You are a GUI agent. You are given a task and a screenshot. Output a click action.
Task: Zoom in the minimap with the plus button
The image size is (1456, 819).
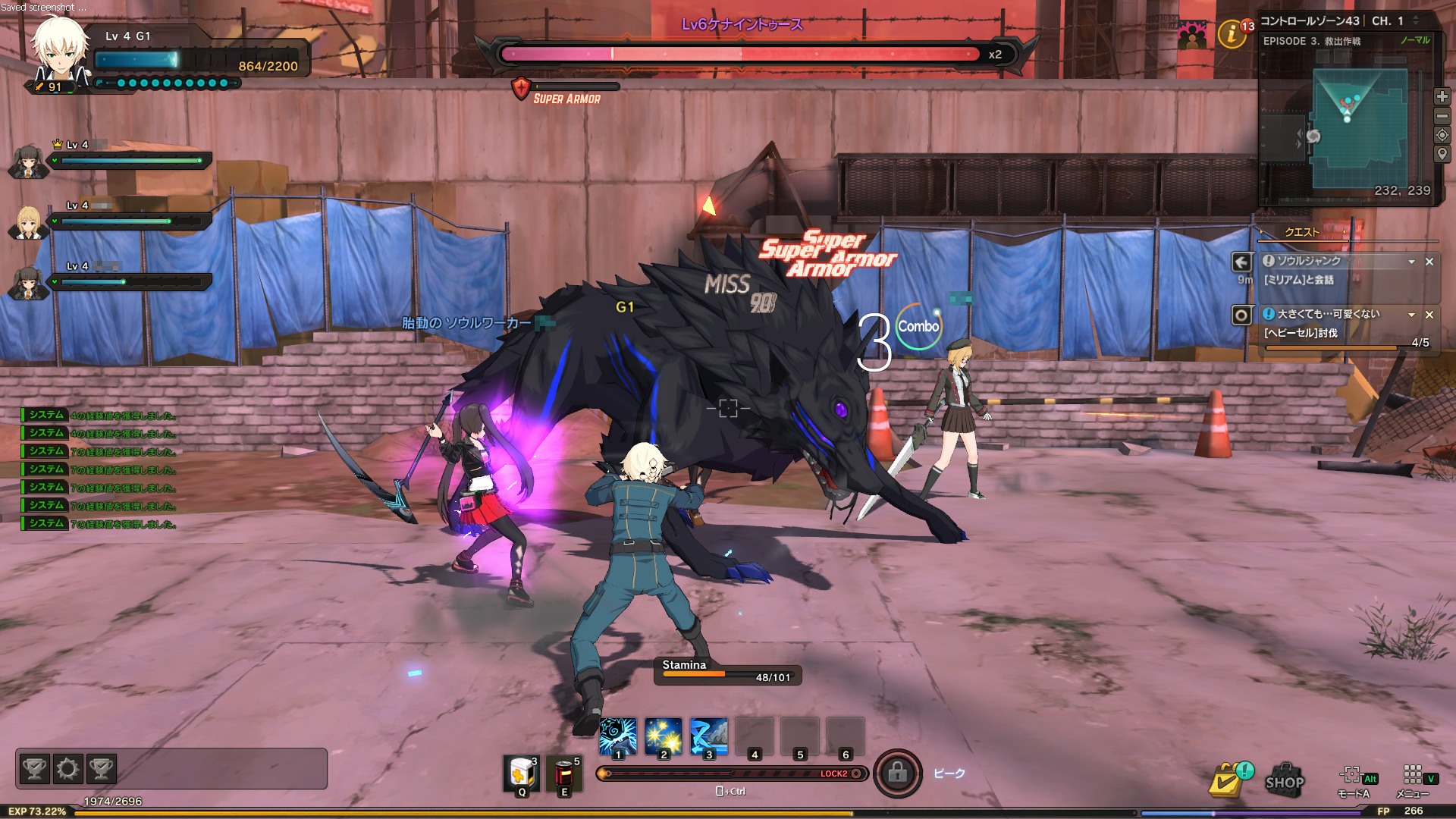1442,96
